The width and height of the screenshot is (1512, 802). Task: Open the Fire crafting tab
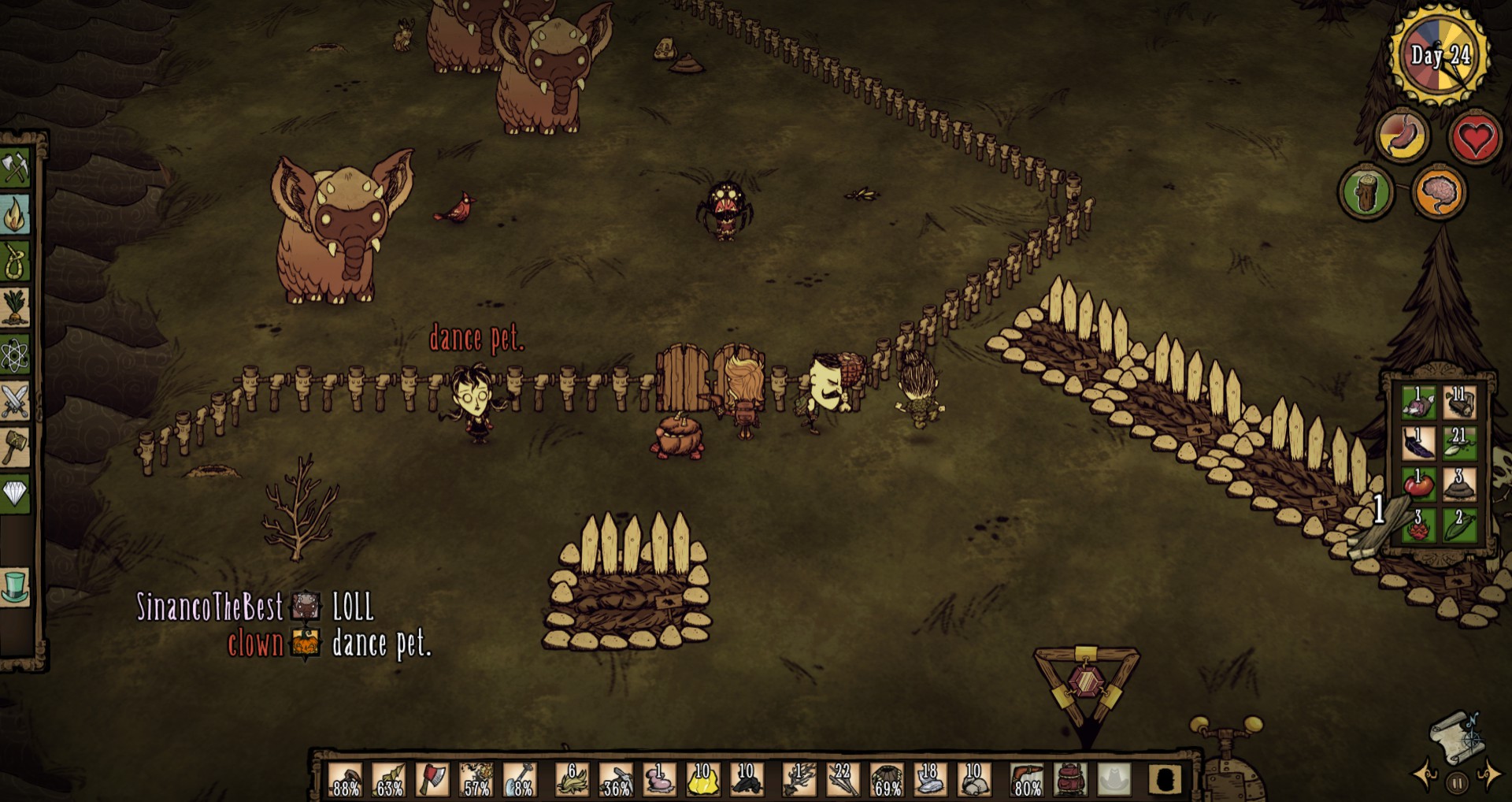tap(16, 214)
